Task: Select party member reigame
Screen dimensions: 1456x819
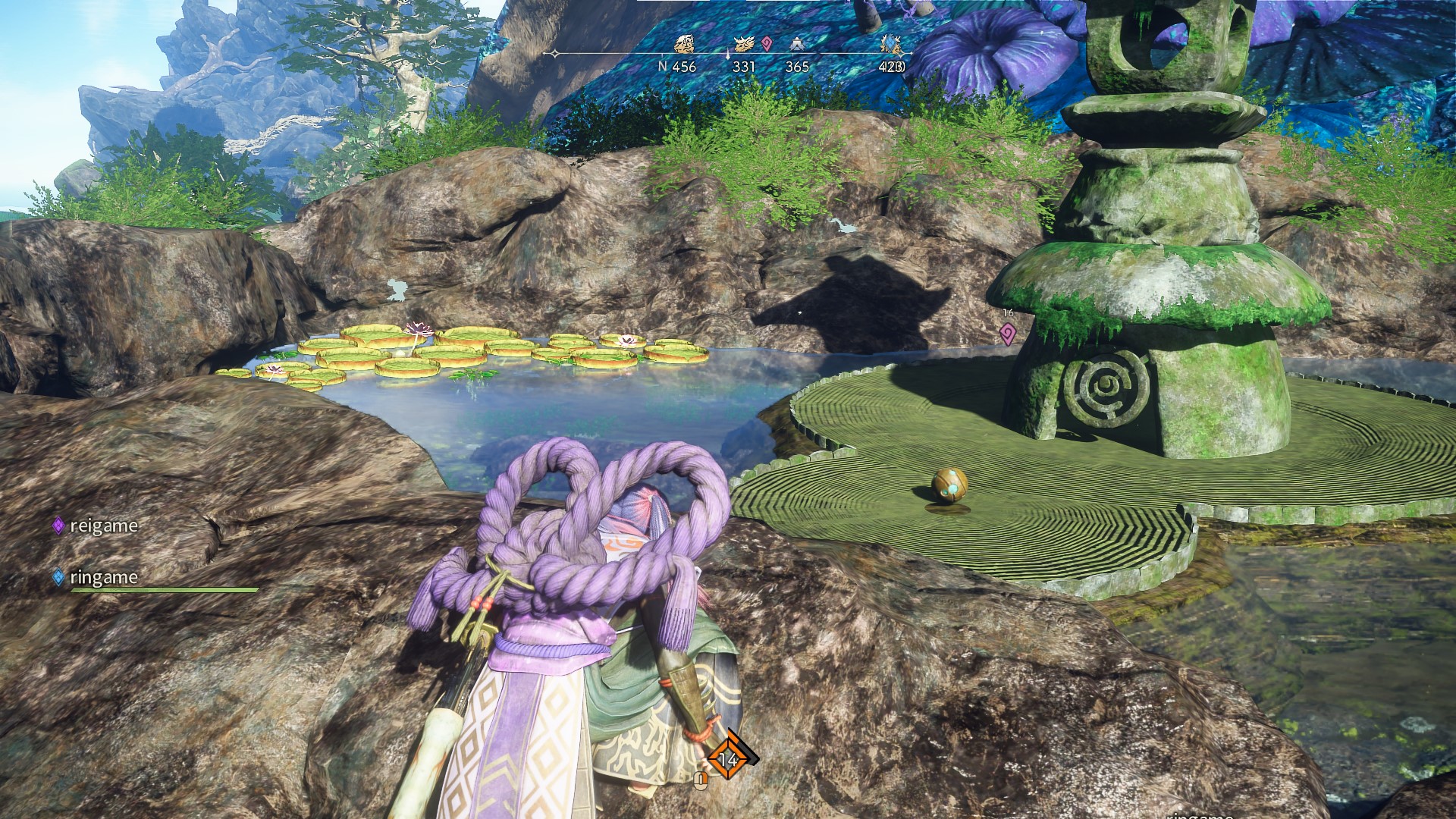Action: click(103, 526)
